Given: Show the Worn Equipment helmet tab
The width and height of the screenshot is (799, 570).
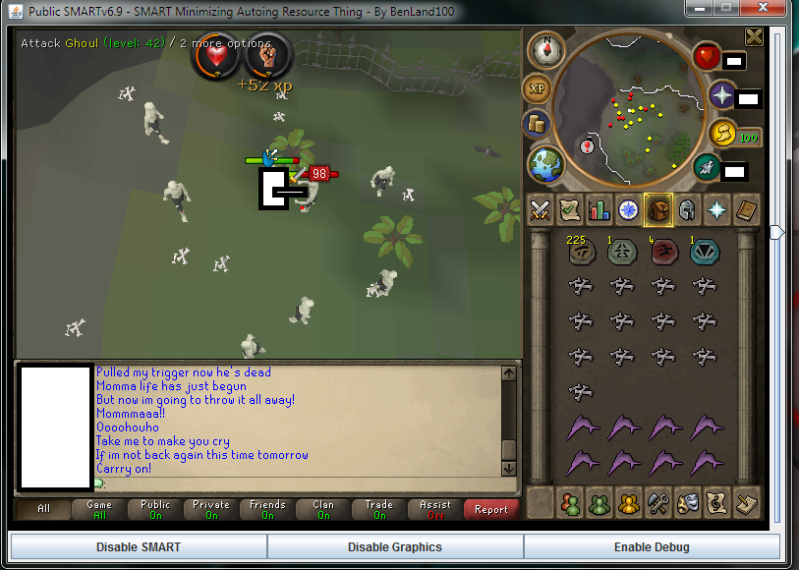Looking at the screenshot, I should [x=688, y=210].
